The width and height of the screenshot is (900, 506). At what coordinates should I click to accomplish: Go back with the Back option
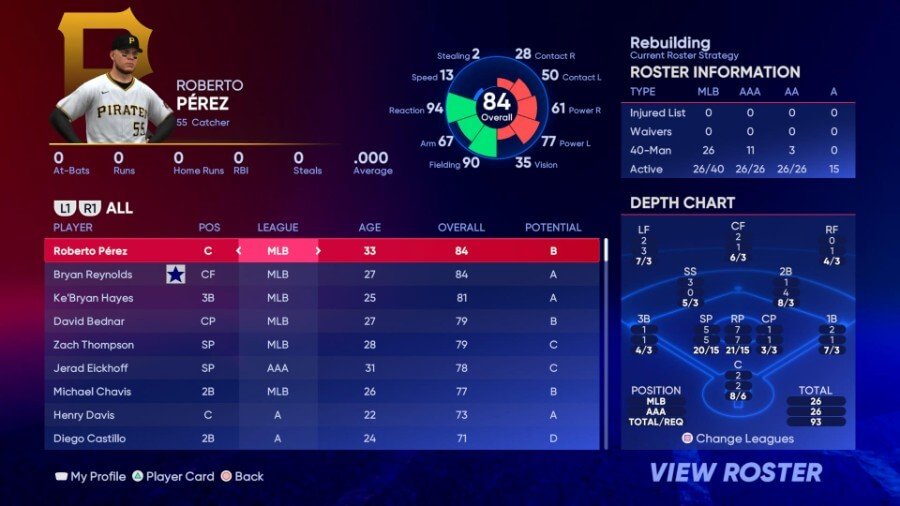click(242, 477)
